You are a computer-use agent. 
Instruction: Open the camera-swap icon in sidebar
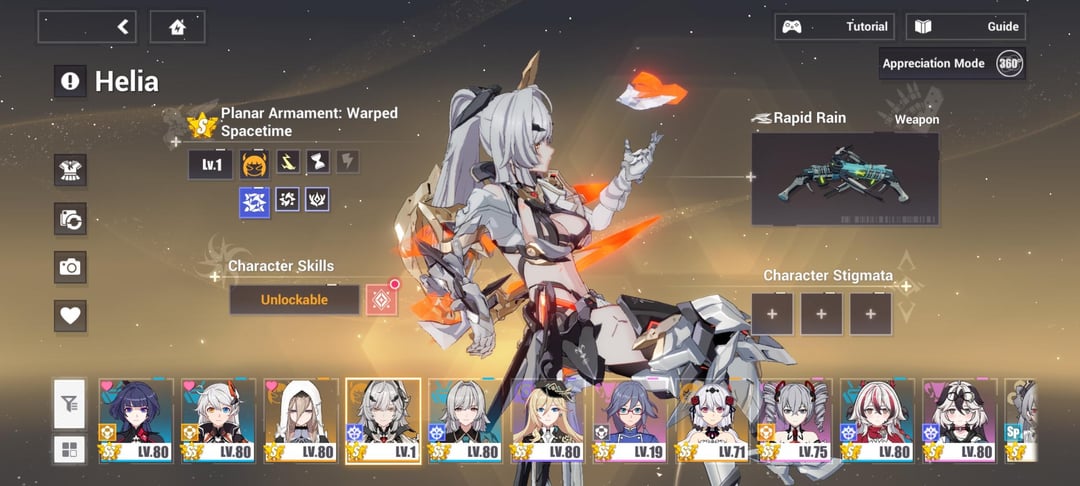coord(70,219)
